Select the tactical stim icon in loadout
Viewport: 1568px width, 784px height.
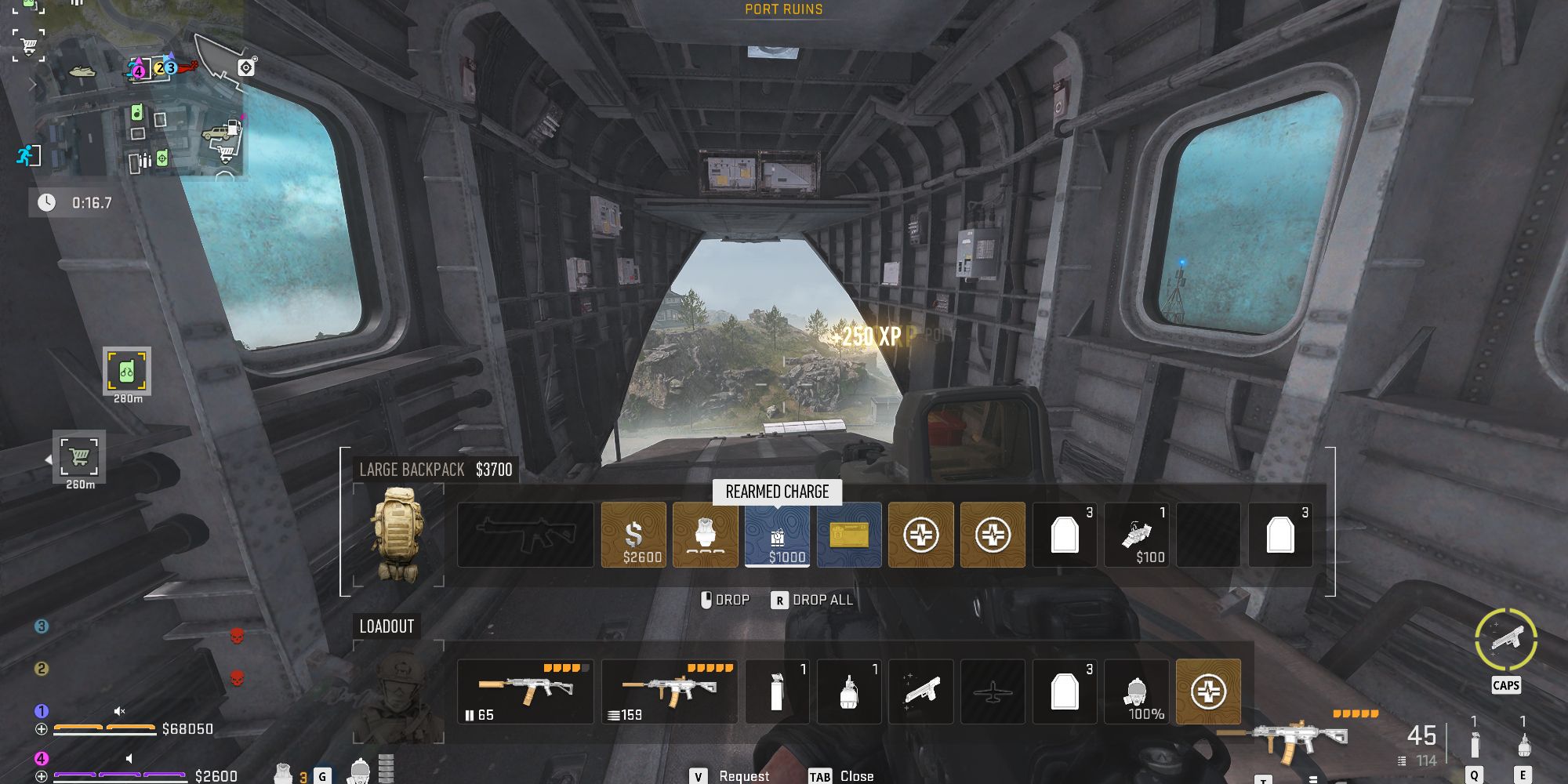coord(777,691)
